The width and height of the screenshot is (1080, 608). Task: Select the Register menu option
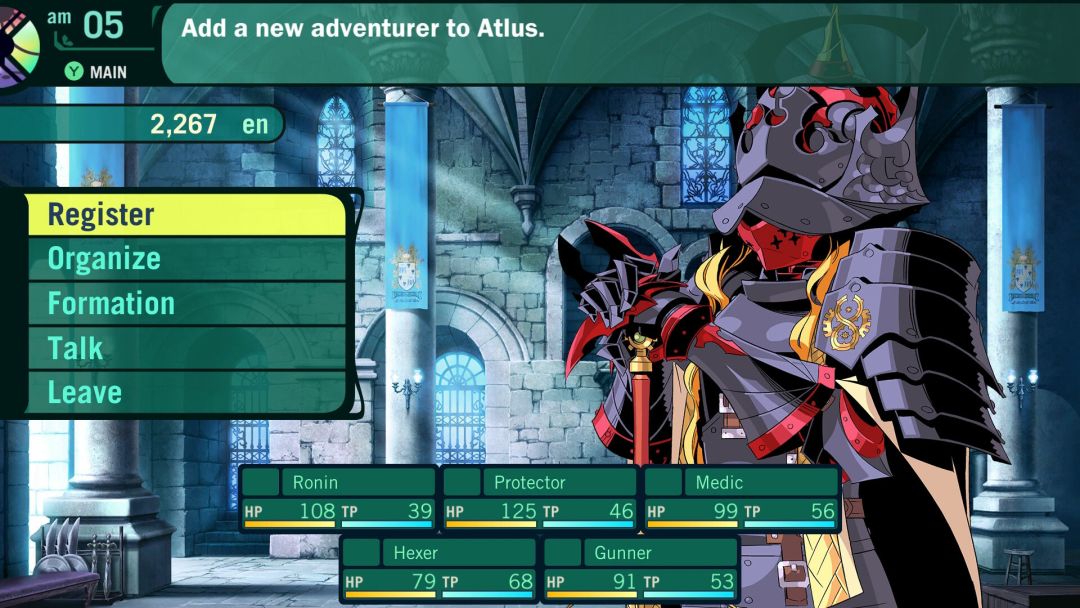[185, 215]
